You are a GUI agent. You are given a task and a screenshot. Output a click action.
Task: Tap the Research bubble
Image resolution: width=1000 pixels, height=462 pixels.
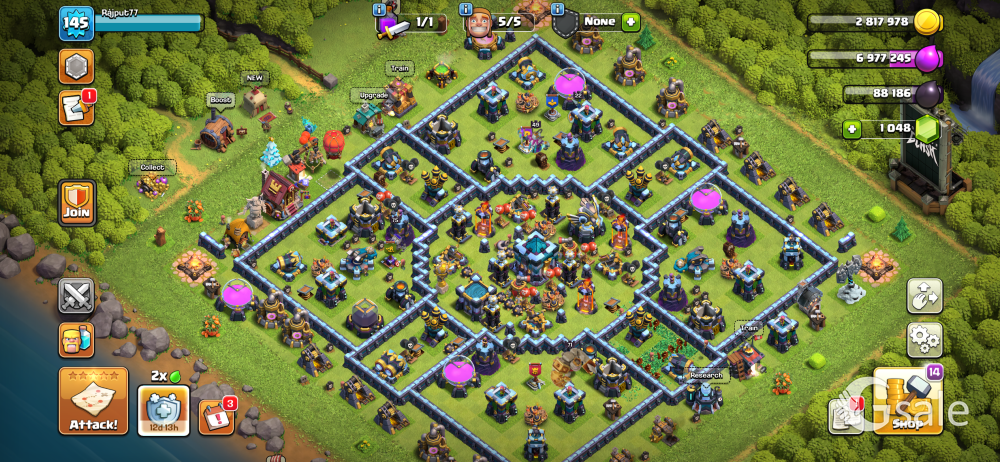coord(706,375)
